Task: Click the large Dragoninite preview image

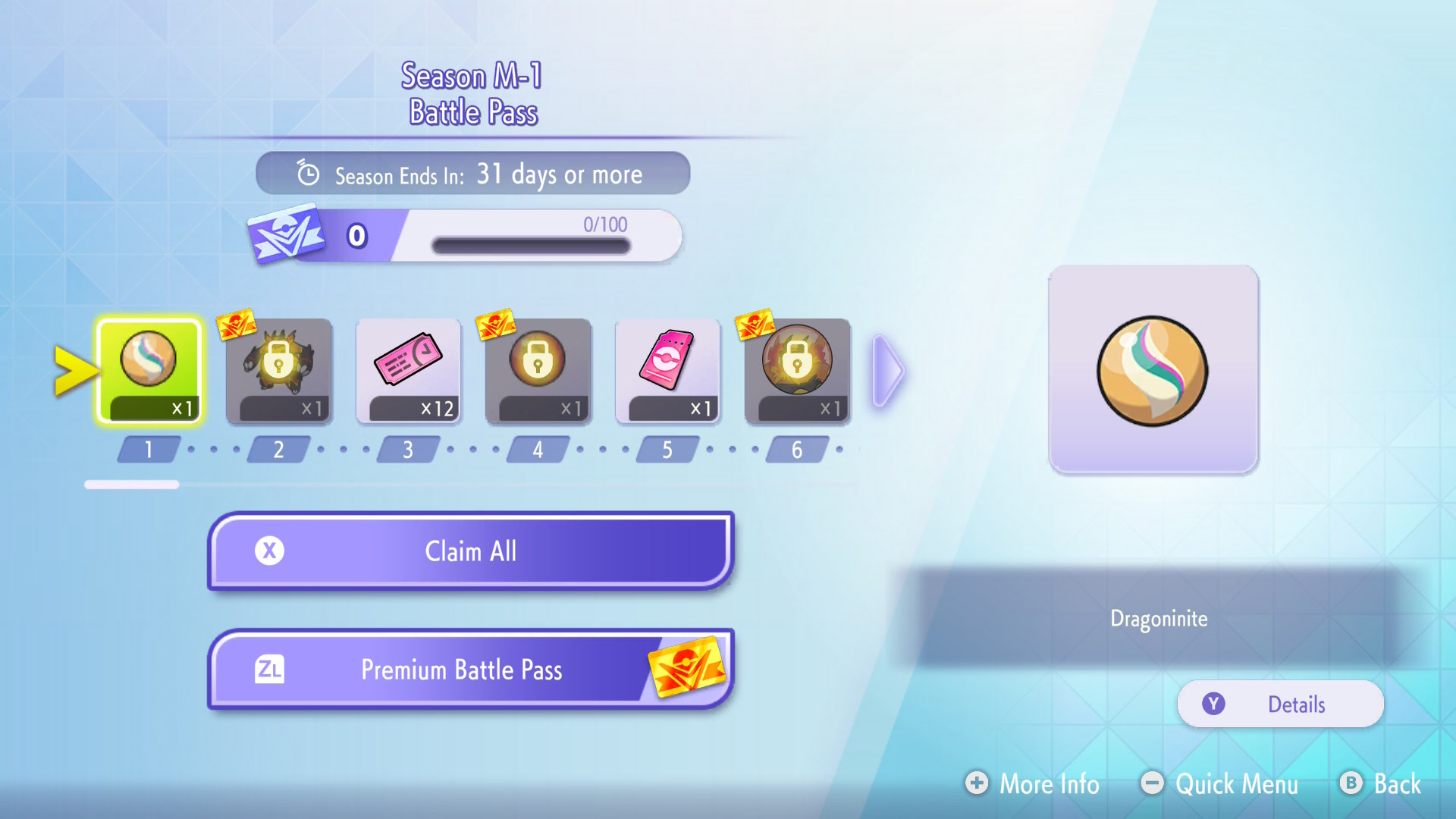Action: tap(1153, 370)
